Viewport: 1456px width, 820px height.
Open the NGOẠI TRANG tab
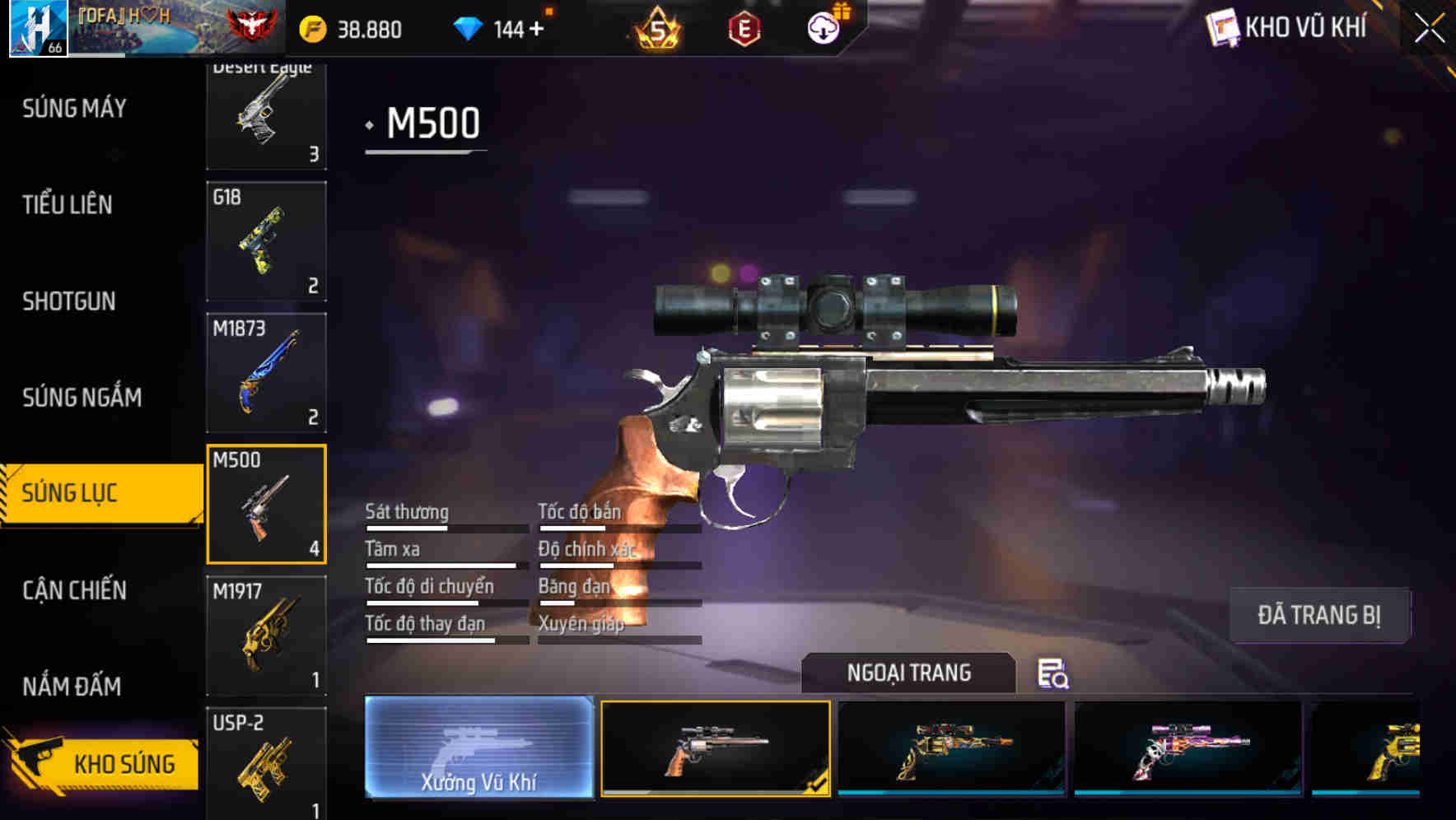point(908,673)
